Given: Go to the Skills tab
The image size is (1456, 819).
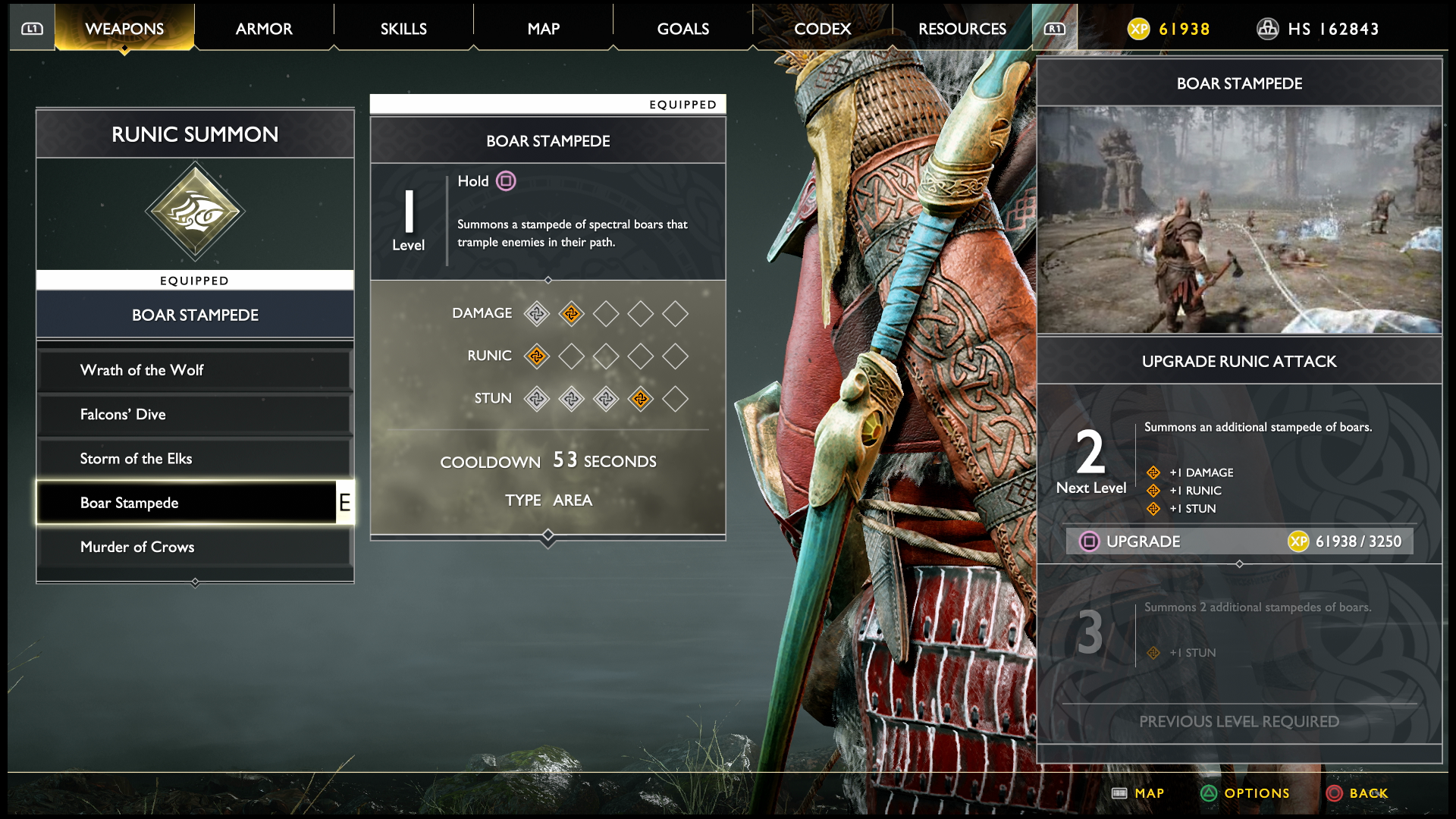Looking at the screenshot, I should [403, 29].
